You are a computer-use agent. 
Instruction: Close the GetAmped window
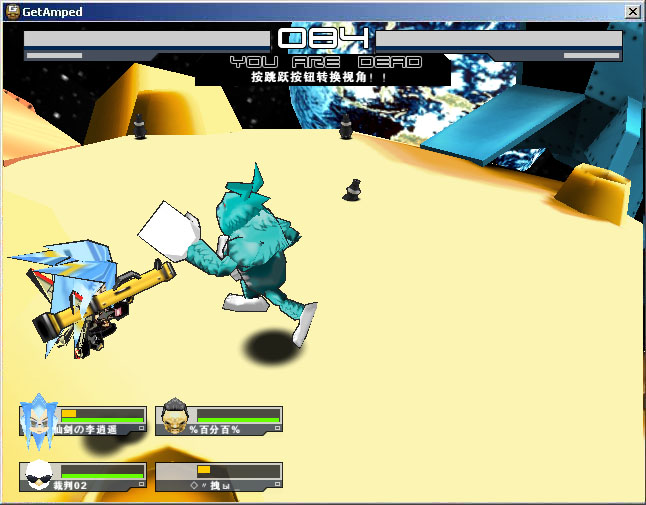coord(632,11)
